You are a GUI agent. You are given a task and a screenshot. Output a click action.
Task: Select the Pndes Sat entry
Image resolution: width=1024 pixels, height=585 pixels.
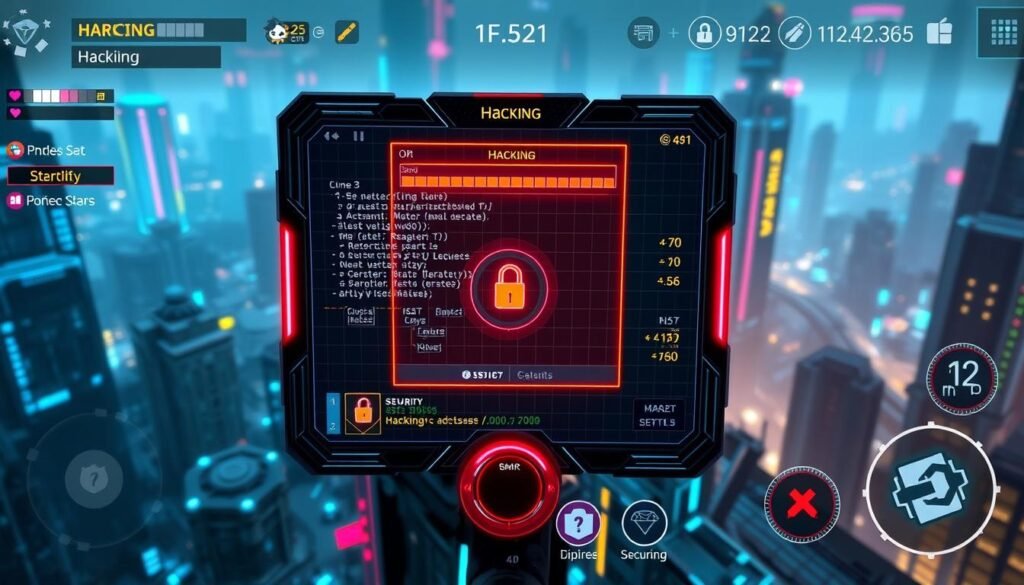pyautogui.click(x=47, y=150)
